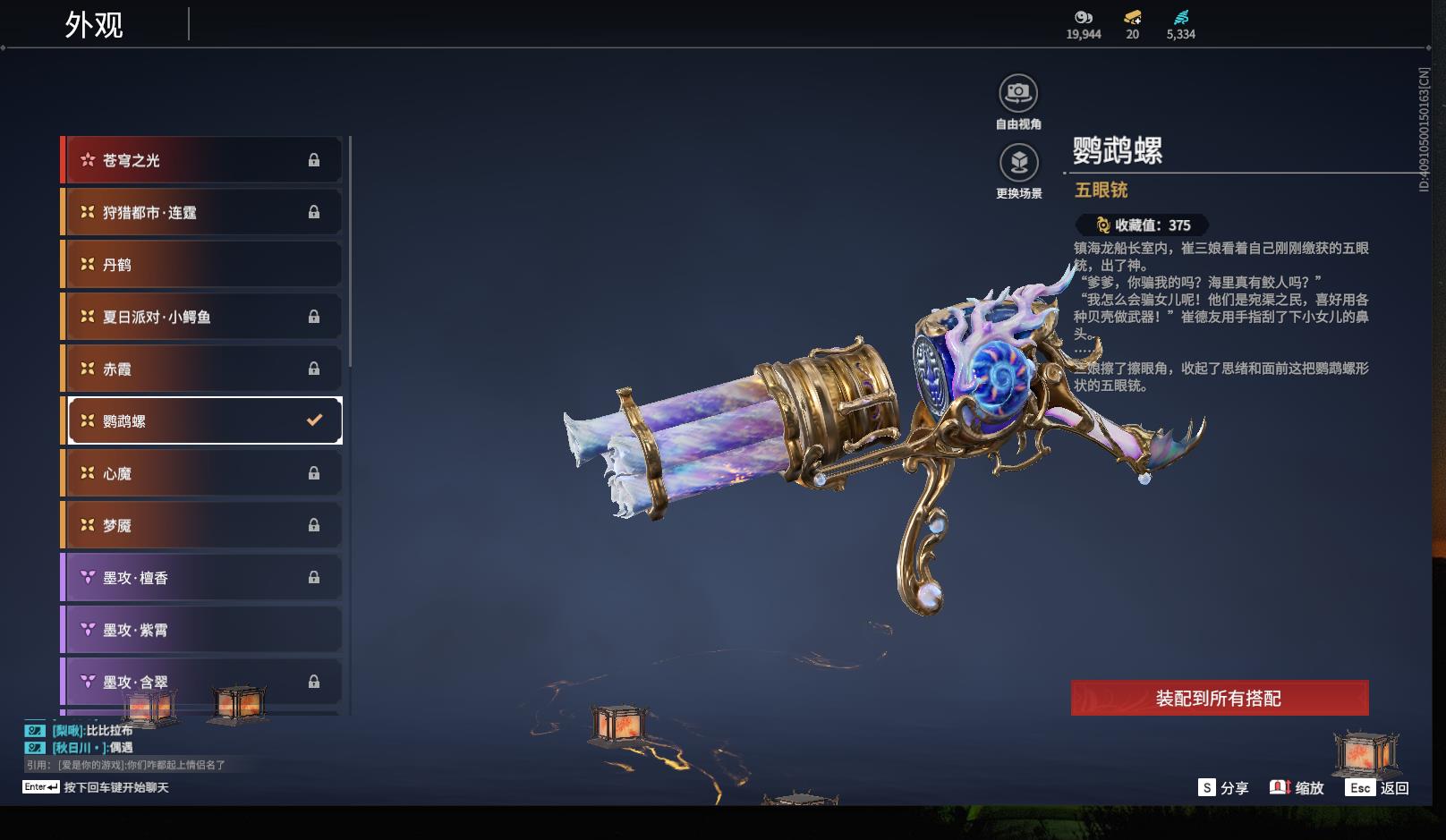Choose the 墨攻·含翠 skin row
Image resolution: width=1446 pixels, height=840 pixels.
tap(202, 682)
